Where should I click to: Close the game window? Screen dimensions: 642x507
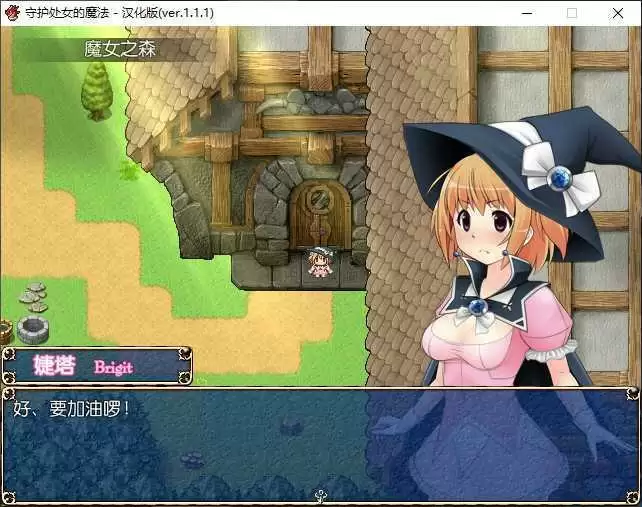click(618, 13)
